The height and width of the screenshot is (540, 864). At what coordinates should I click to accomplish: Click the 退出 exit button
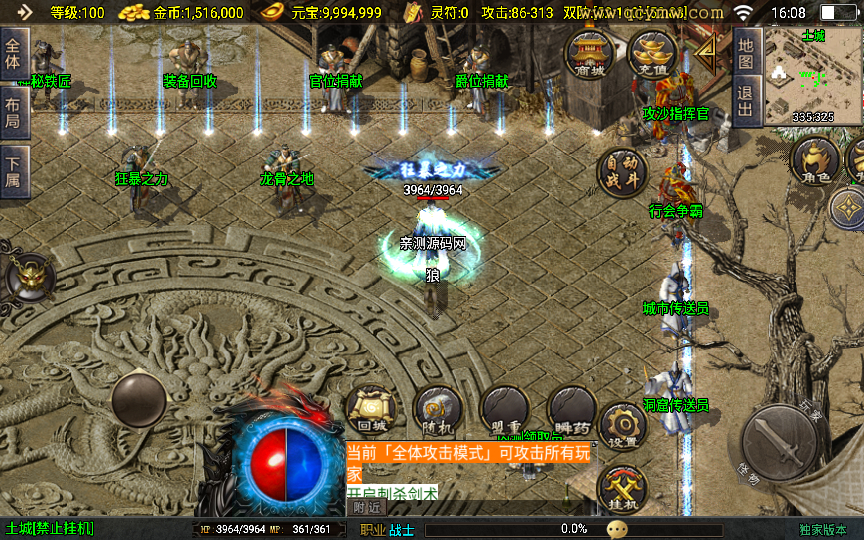point(746,102)
